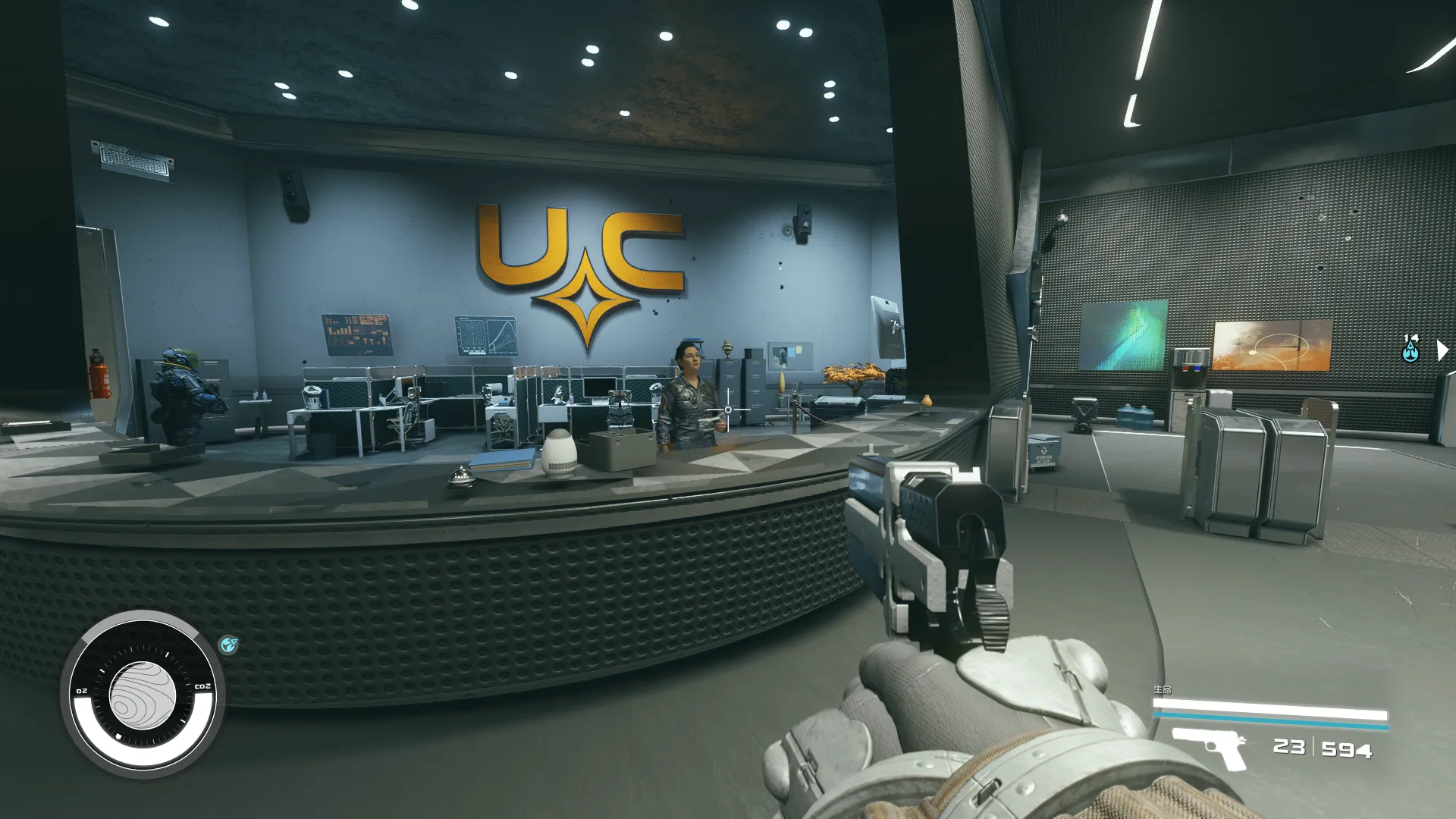Click the circular planet compass
The width and height of the screenshot is (1456, 819).
click(143, 695)
